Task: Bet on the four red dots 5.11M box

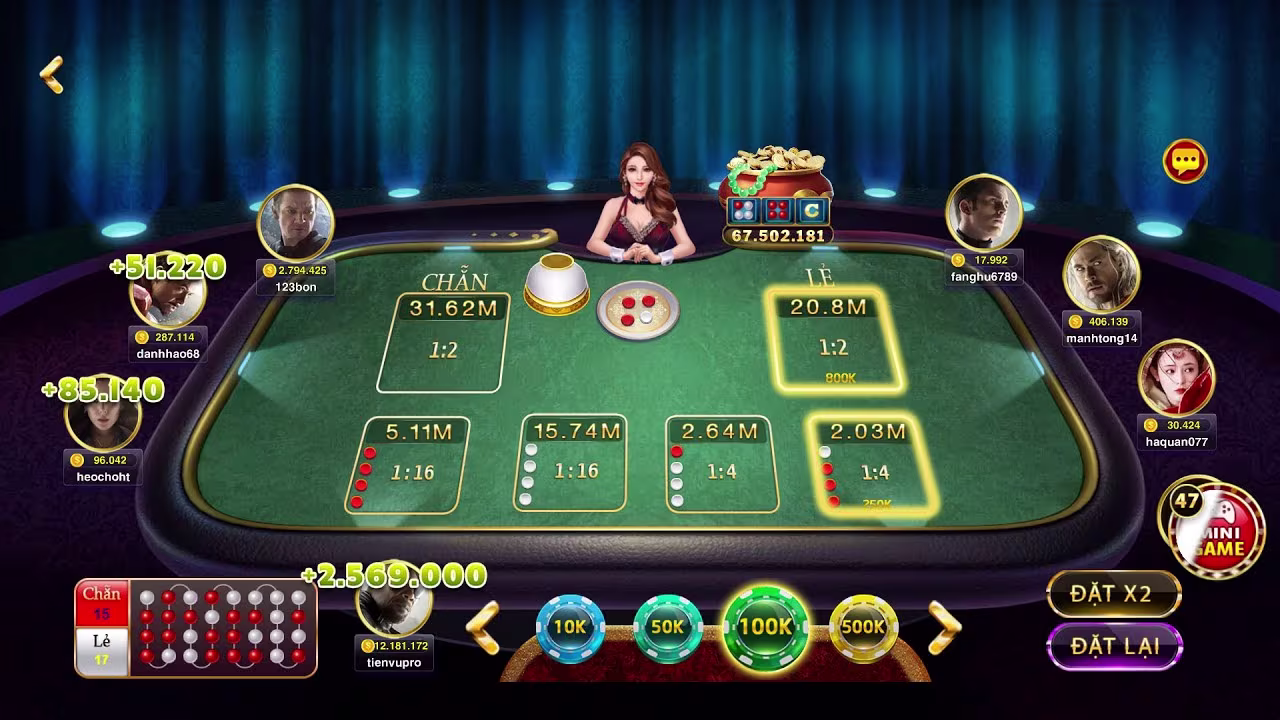Action: [408, 465]
